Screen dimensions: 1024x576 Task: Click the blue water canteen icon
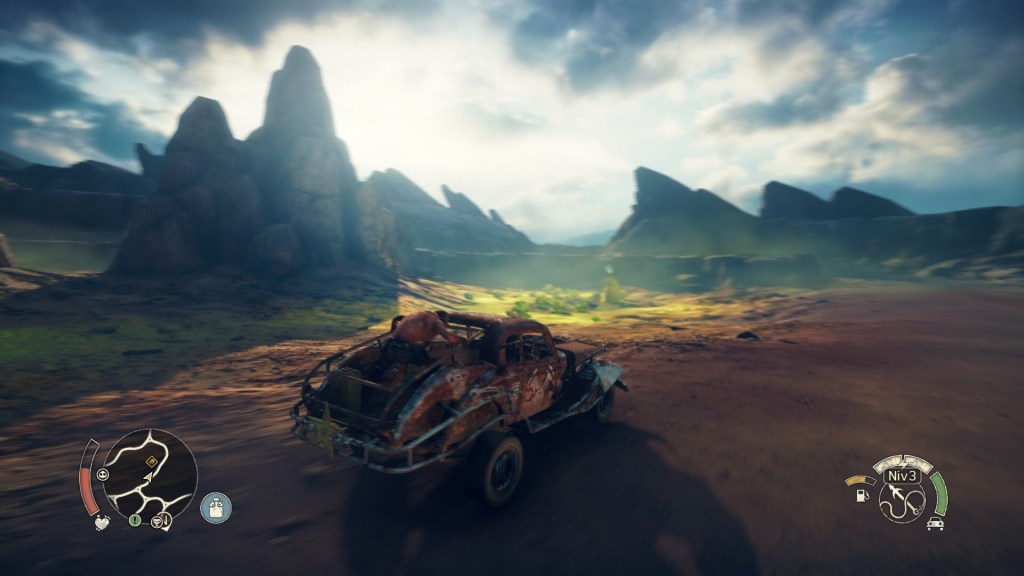[215, 508]
